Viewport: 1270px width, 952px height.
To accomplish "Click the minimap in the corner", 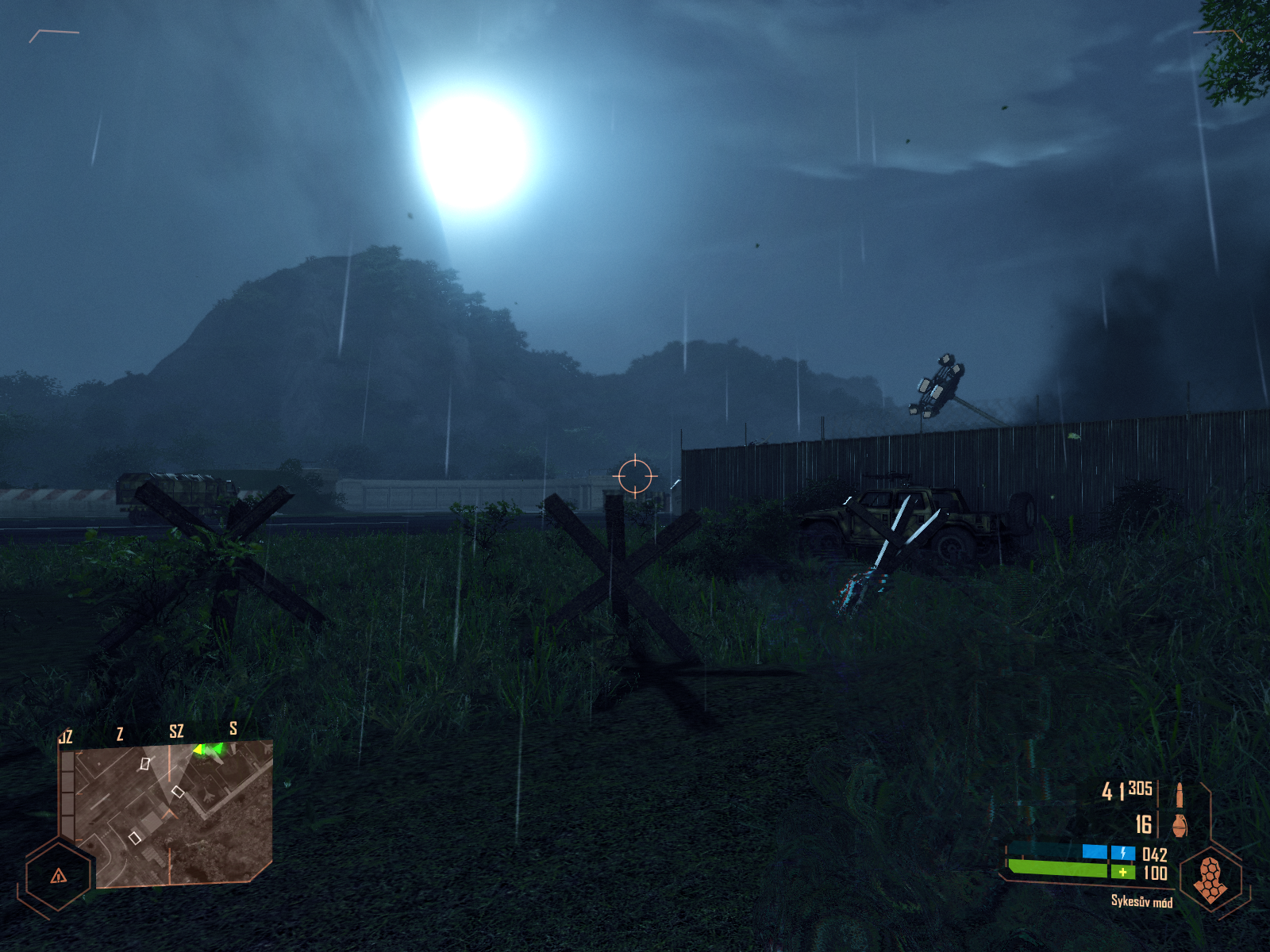I will point(167,813).
